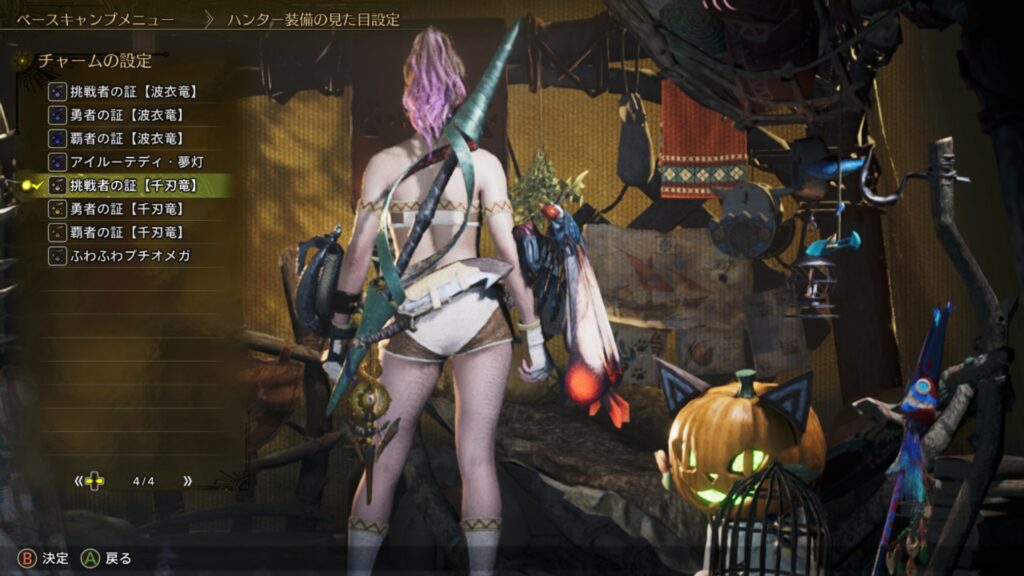
Task: Click the highlighted 挑戦者の証【千刃竜】 charm
Action: coord(131,185)
